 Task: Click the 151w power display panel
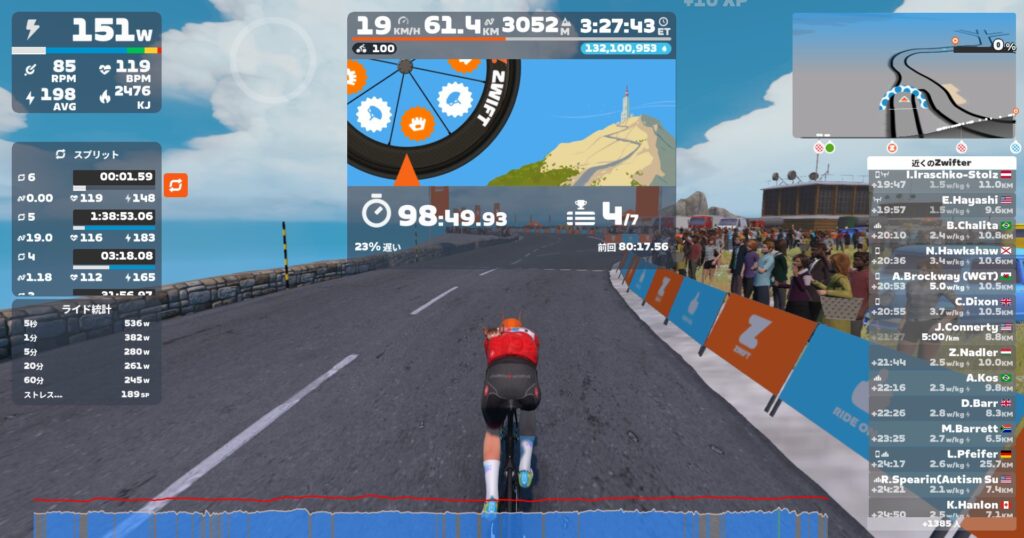click(x=86, y=62)
